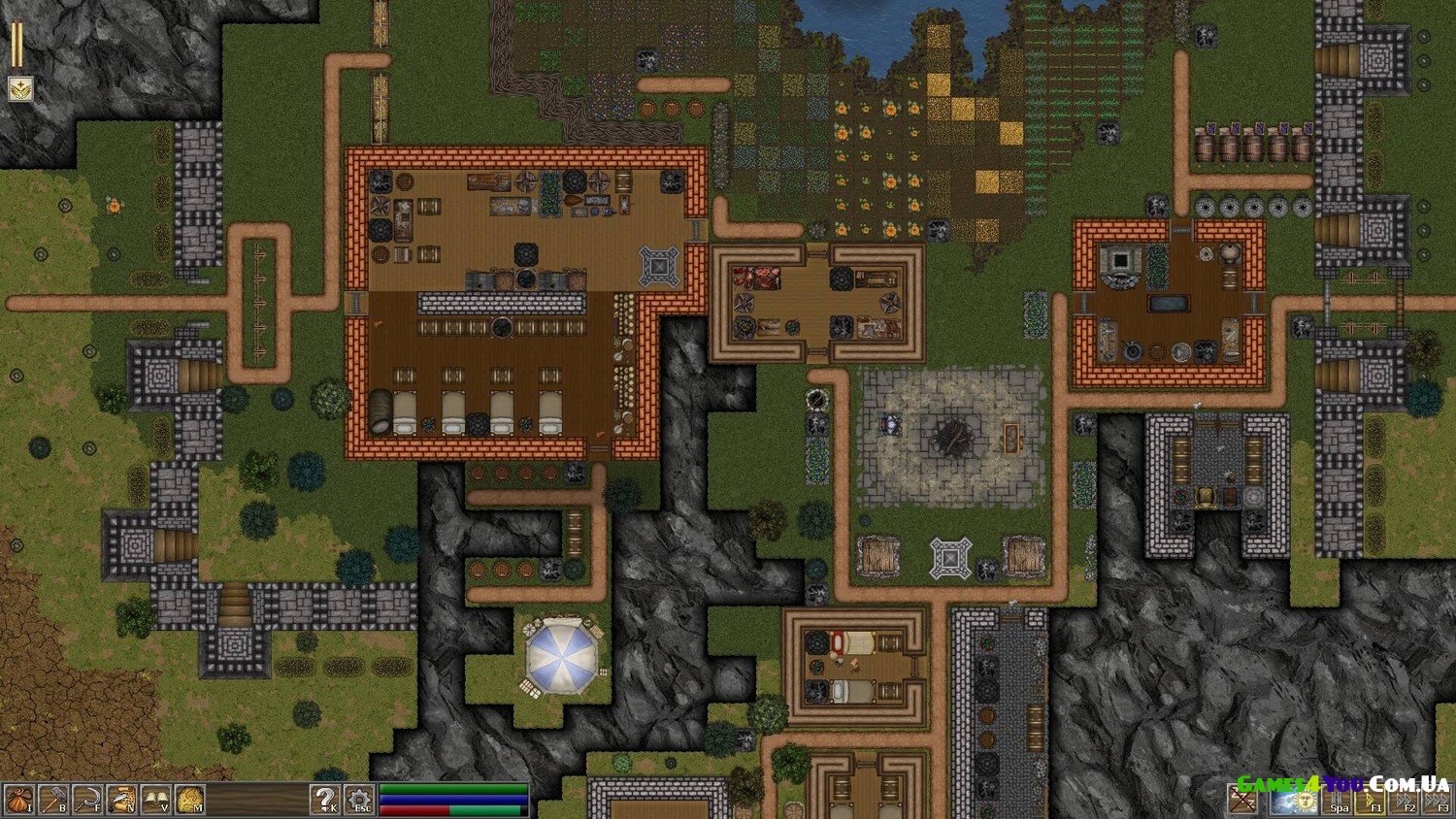Toggle the crossed-out sleep Zzz button

tap(1243, 801)
